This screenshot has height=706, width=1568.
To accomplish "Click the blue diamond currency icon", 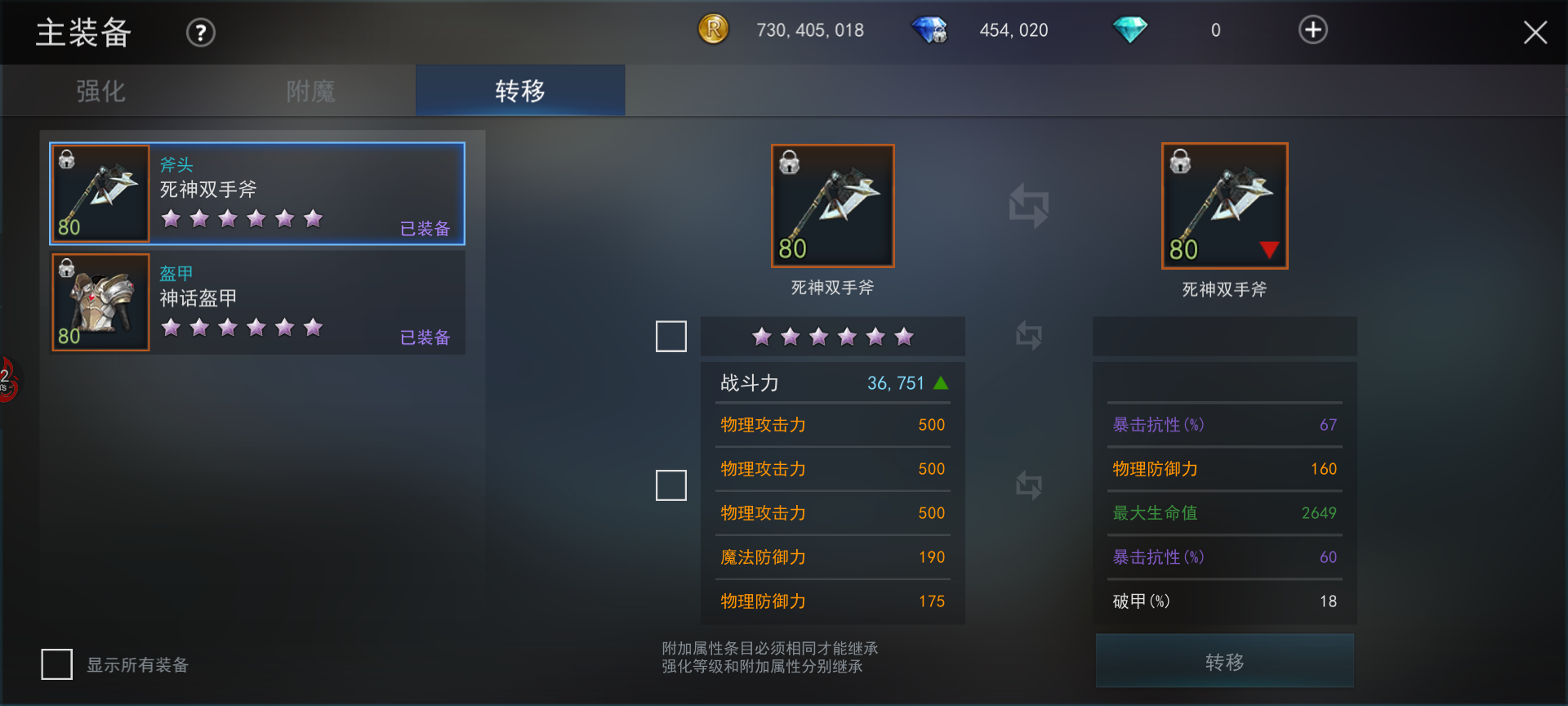I will [x=929, y=29].
